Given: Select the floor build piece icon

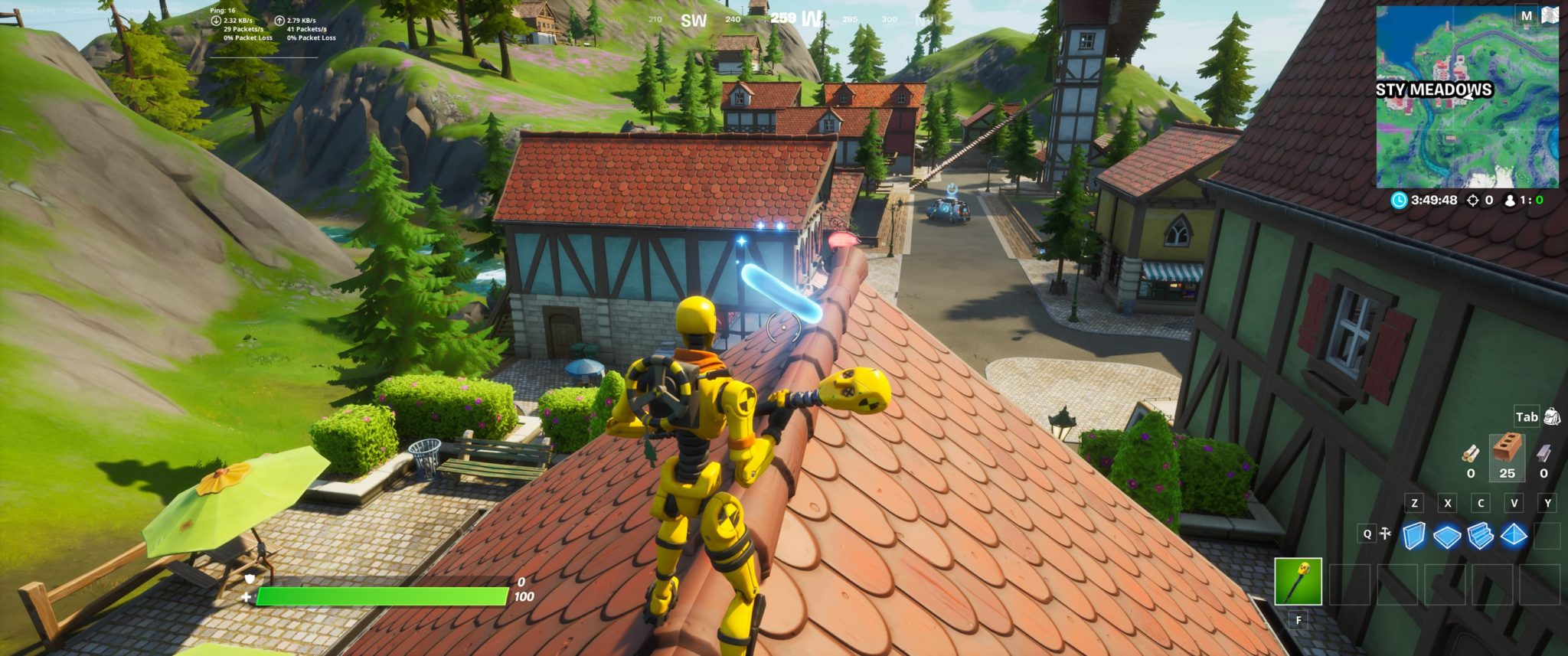Looking at the screenshot, I should tap(1447, 535).
